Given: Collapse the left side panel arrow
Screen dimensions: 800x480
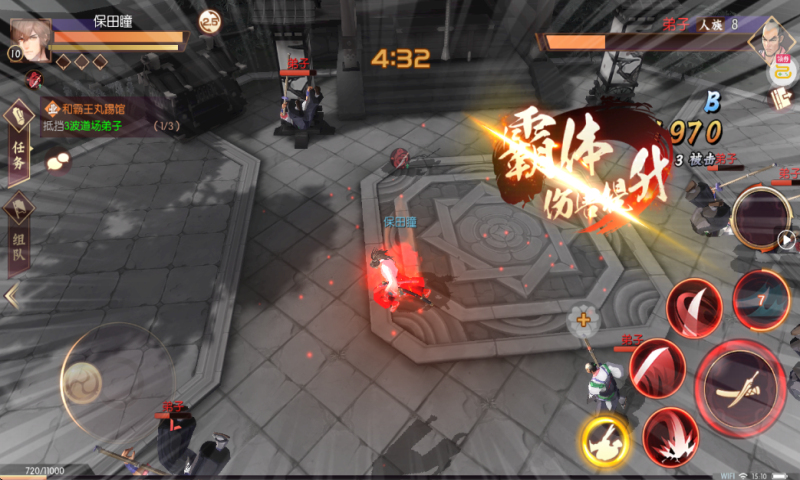Looking at the screenshot, I should coord(12,296).
